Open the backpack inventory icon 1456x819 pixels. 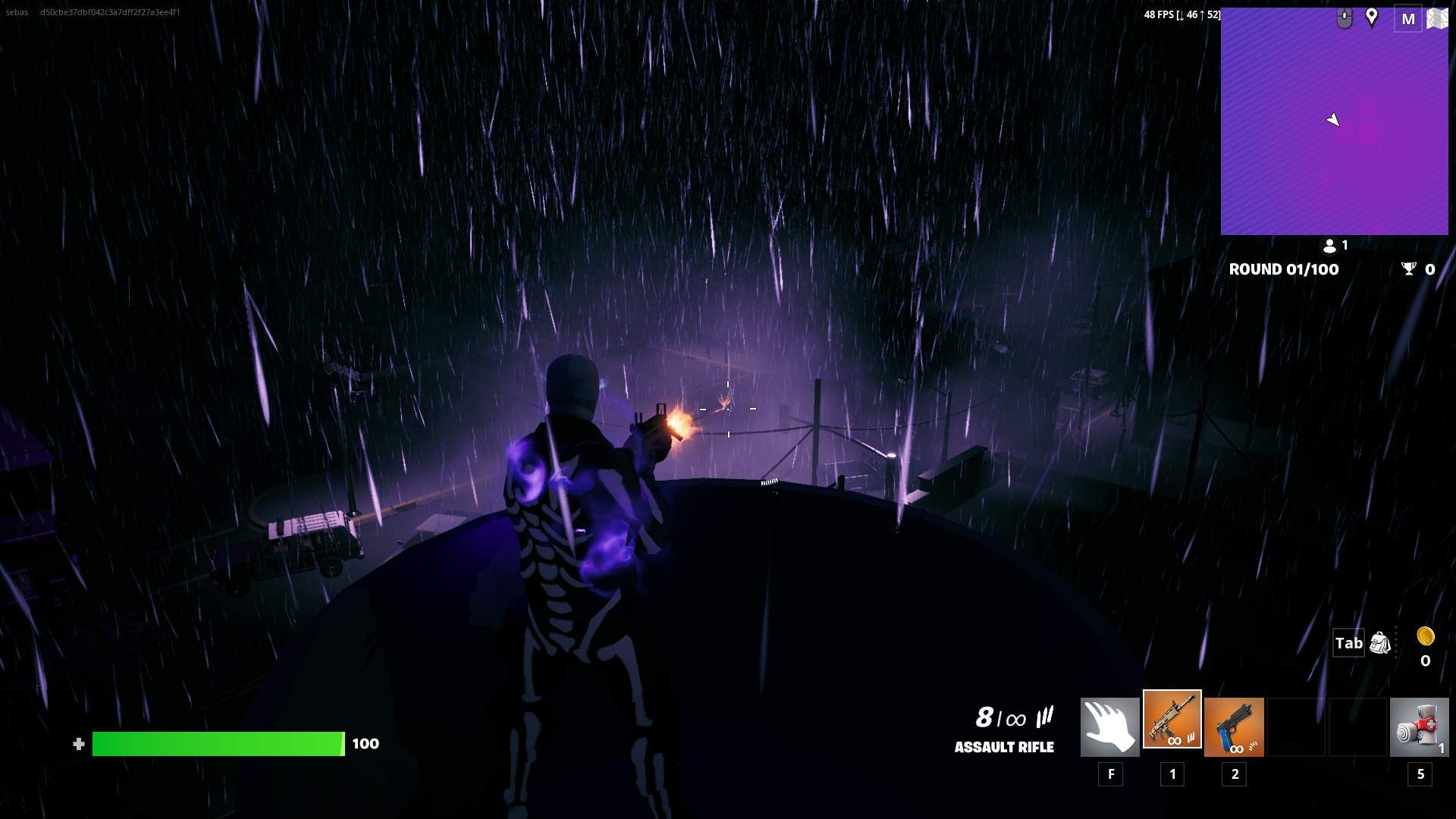(x=1380, y=643)
